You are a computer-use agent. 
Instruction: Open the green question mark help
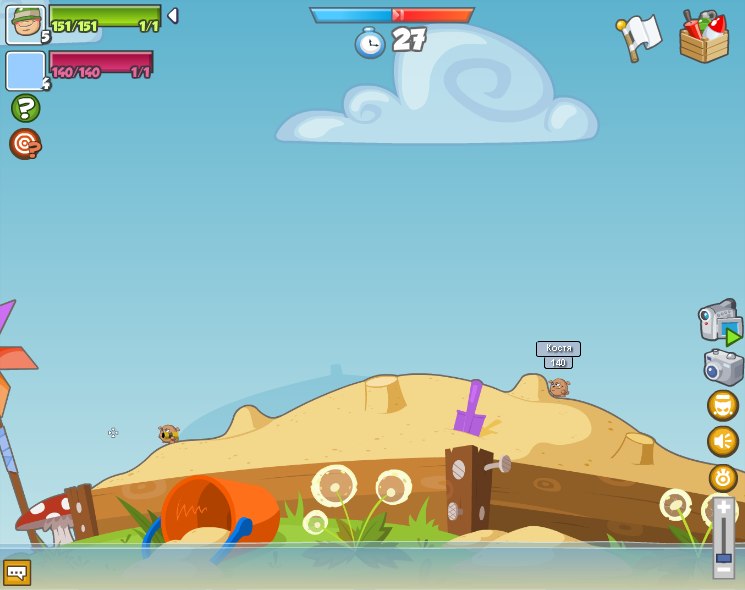25,108
